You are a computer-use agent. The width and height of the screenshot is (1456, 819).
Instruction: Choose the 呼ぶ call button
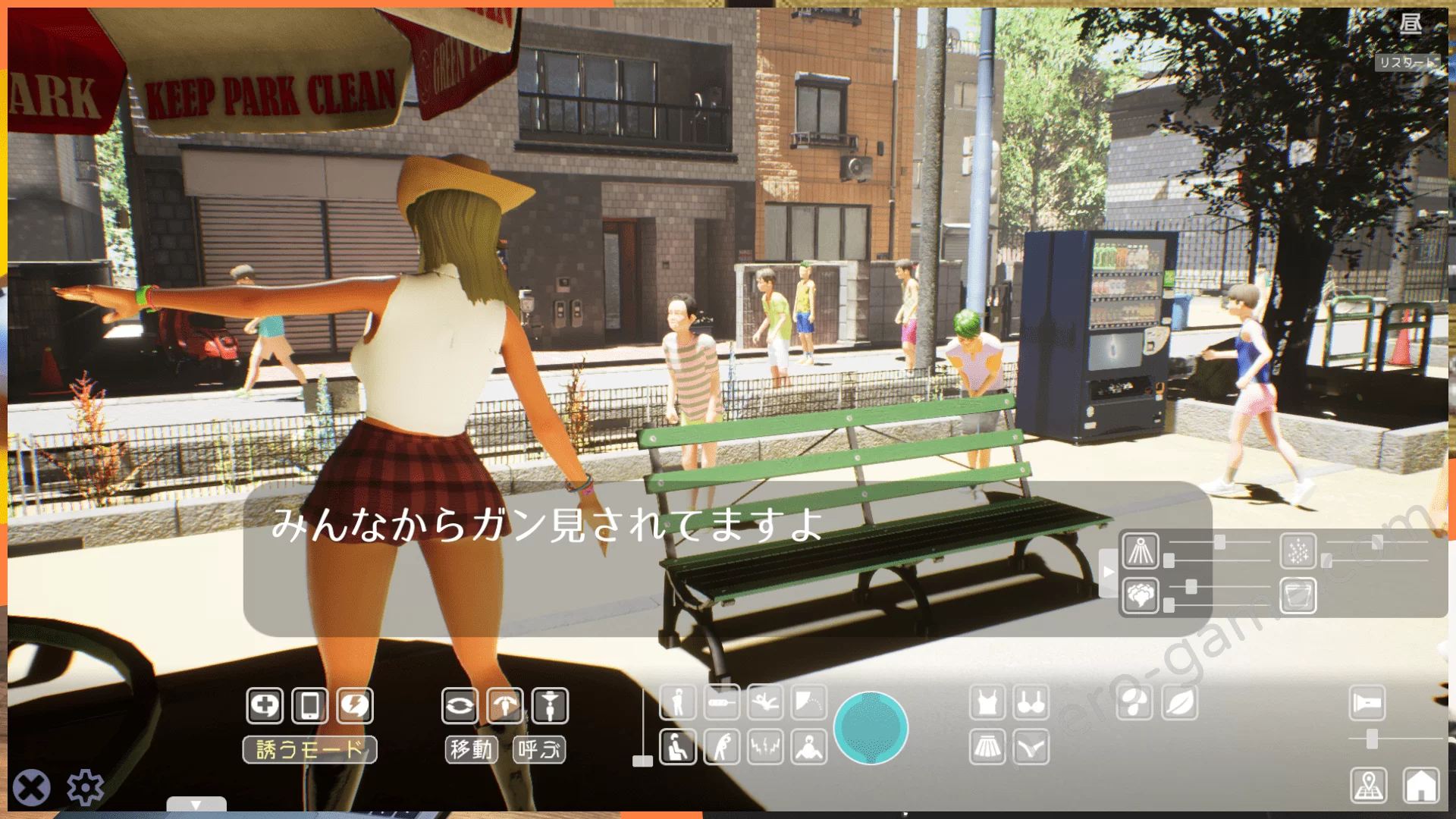(x=539, y=750)
